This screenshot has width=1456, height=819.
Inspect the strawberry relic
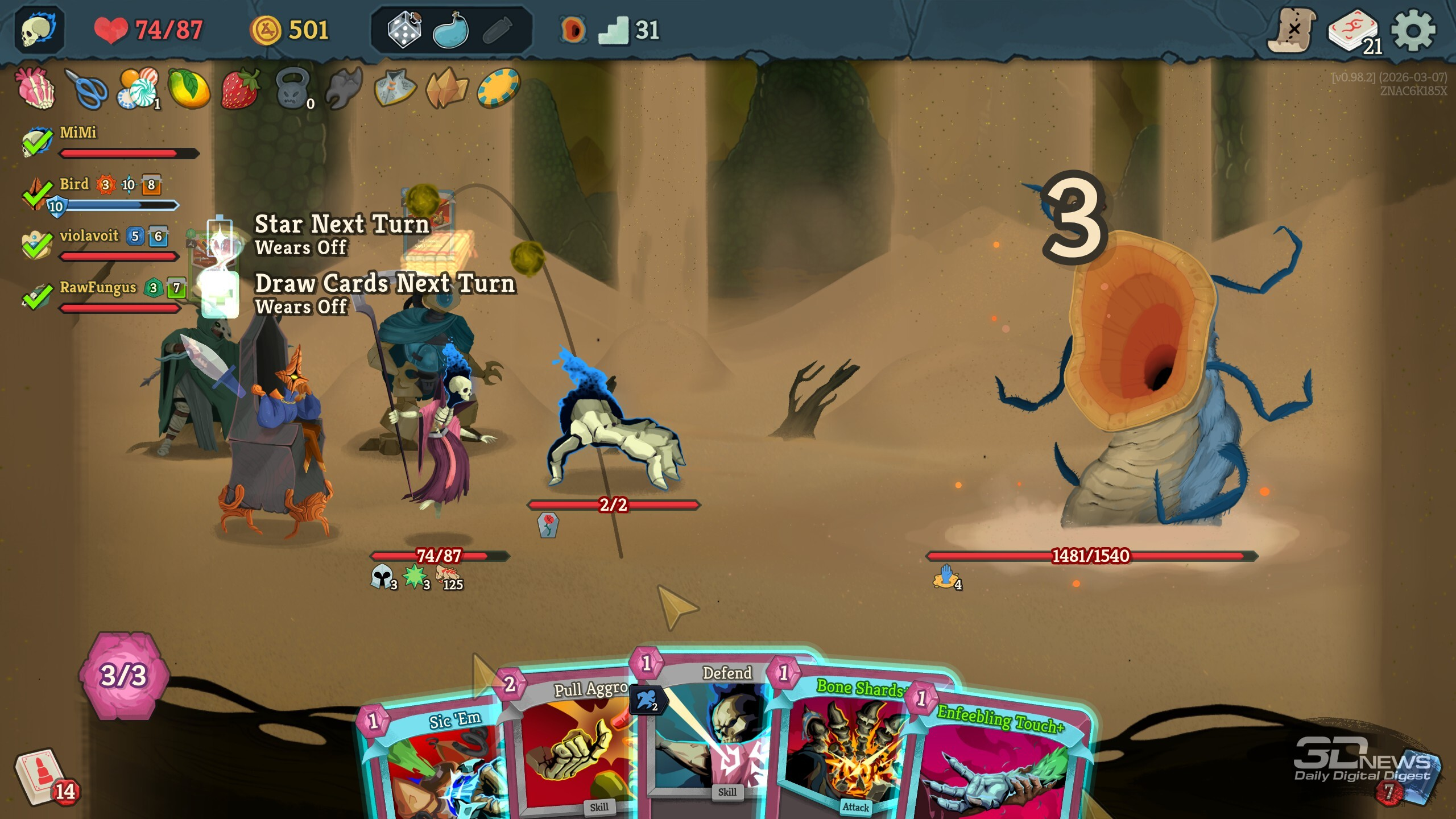click(x=240, y=89)
